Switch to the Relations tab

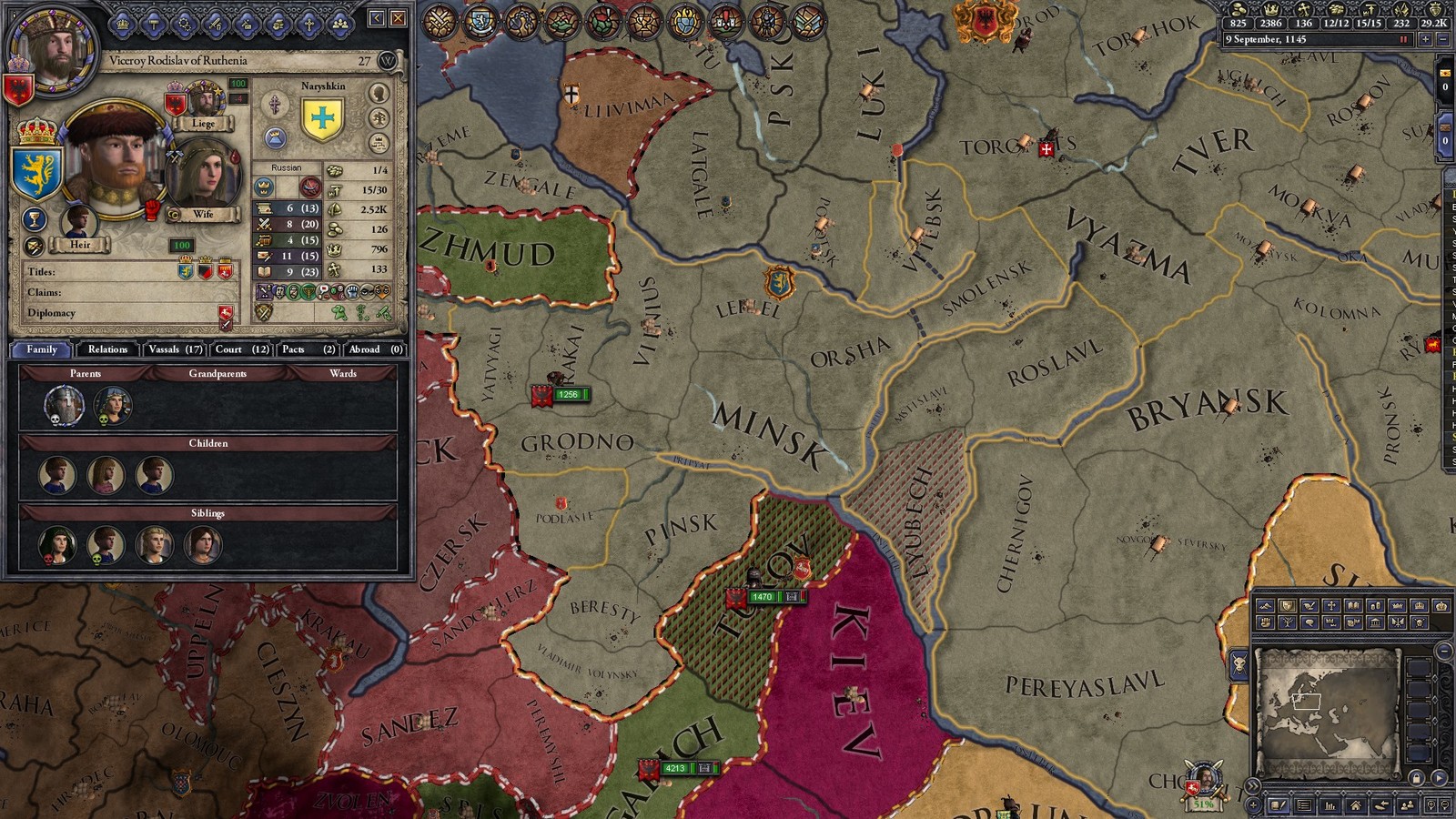pyautogui.click(x=107, y=349)
